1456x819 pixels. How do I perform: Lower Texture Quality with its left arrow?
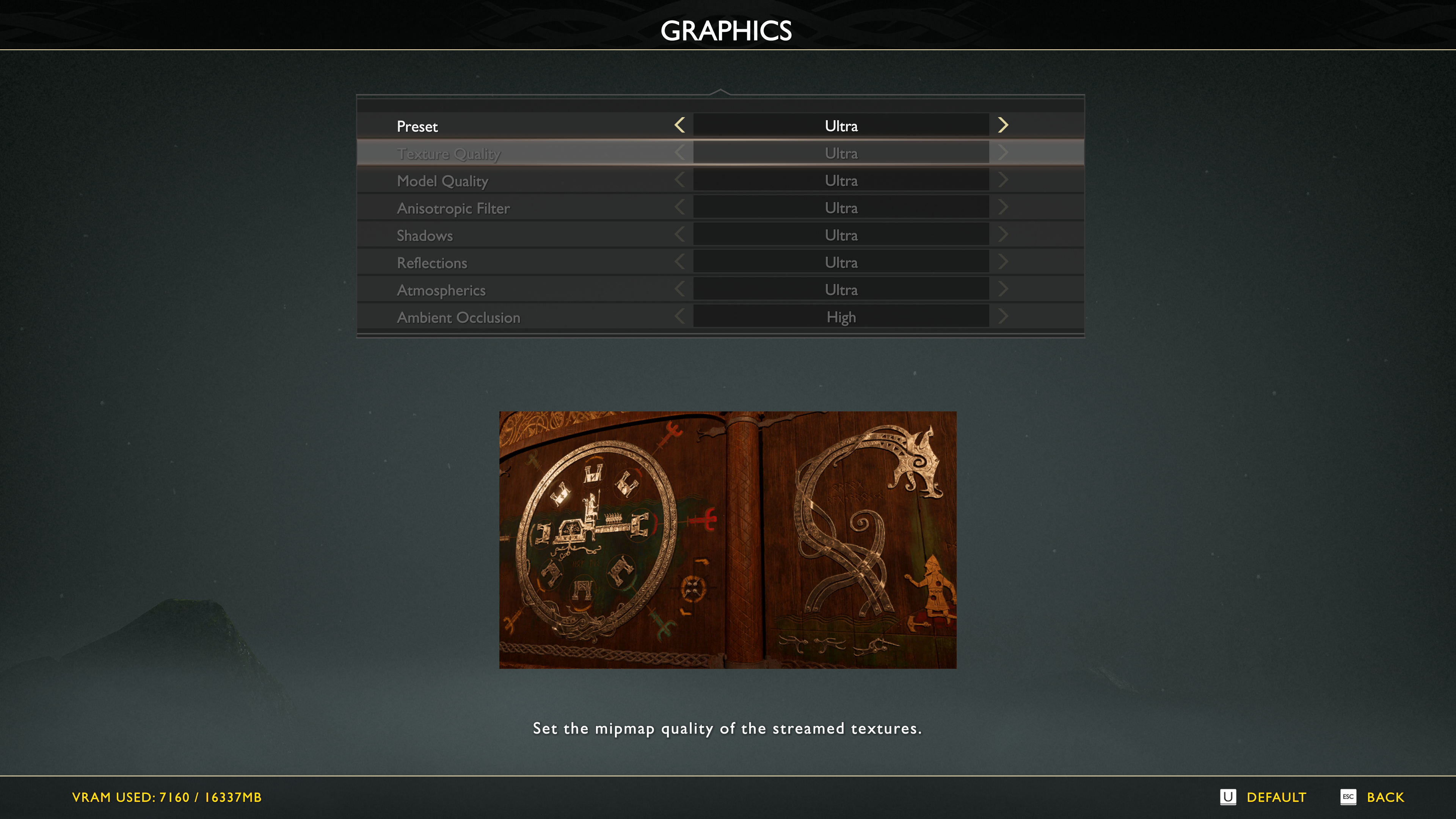click(x=680, y=152)
